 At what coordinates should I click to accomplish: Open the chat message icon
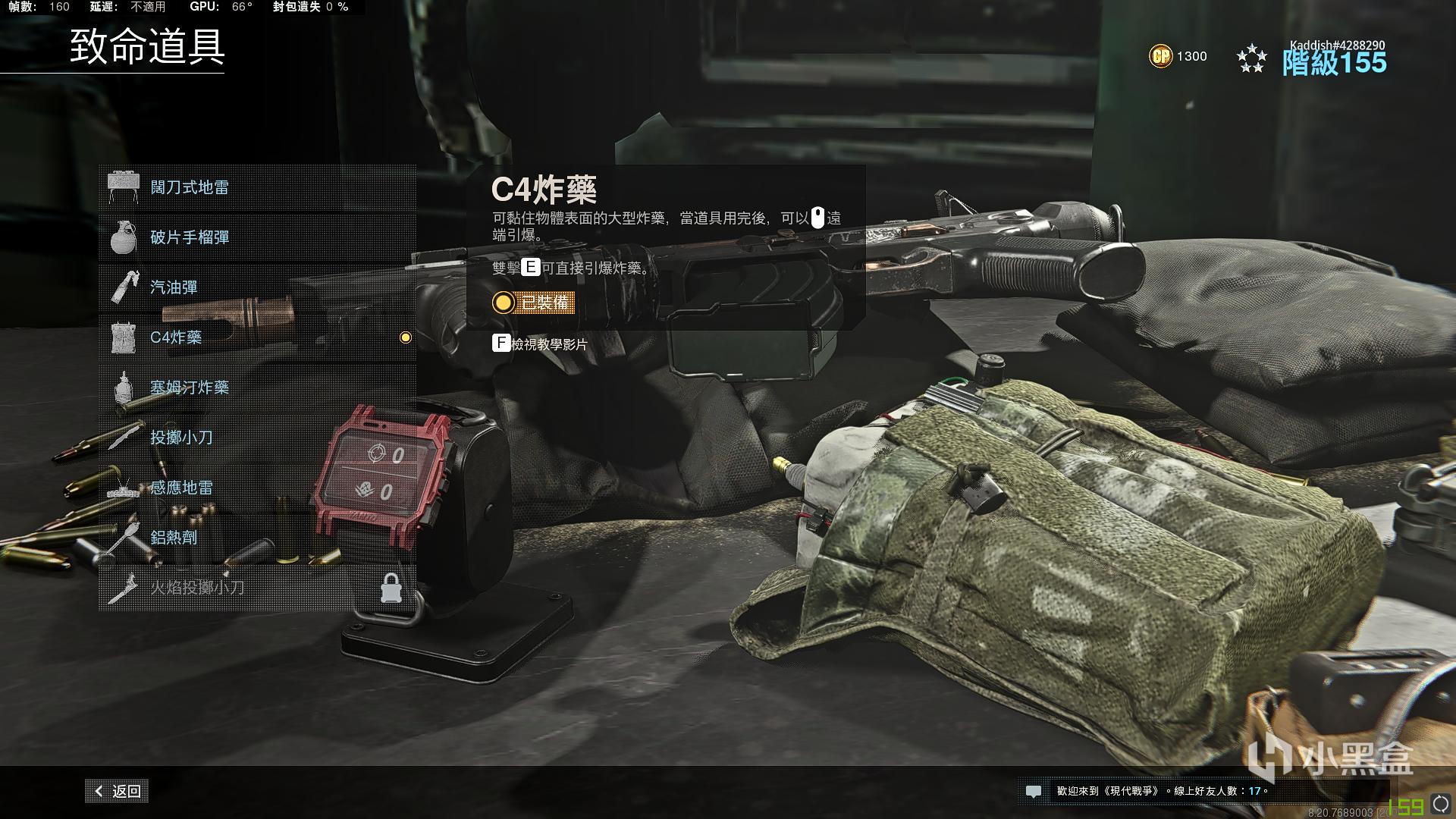(x=1033, y=791)
